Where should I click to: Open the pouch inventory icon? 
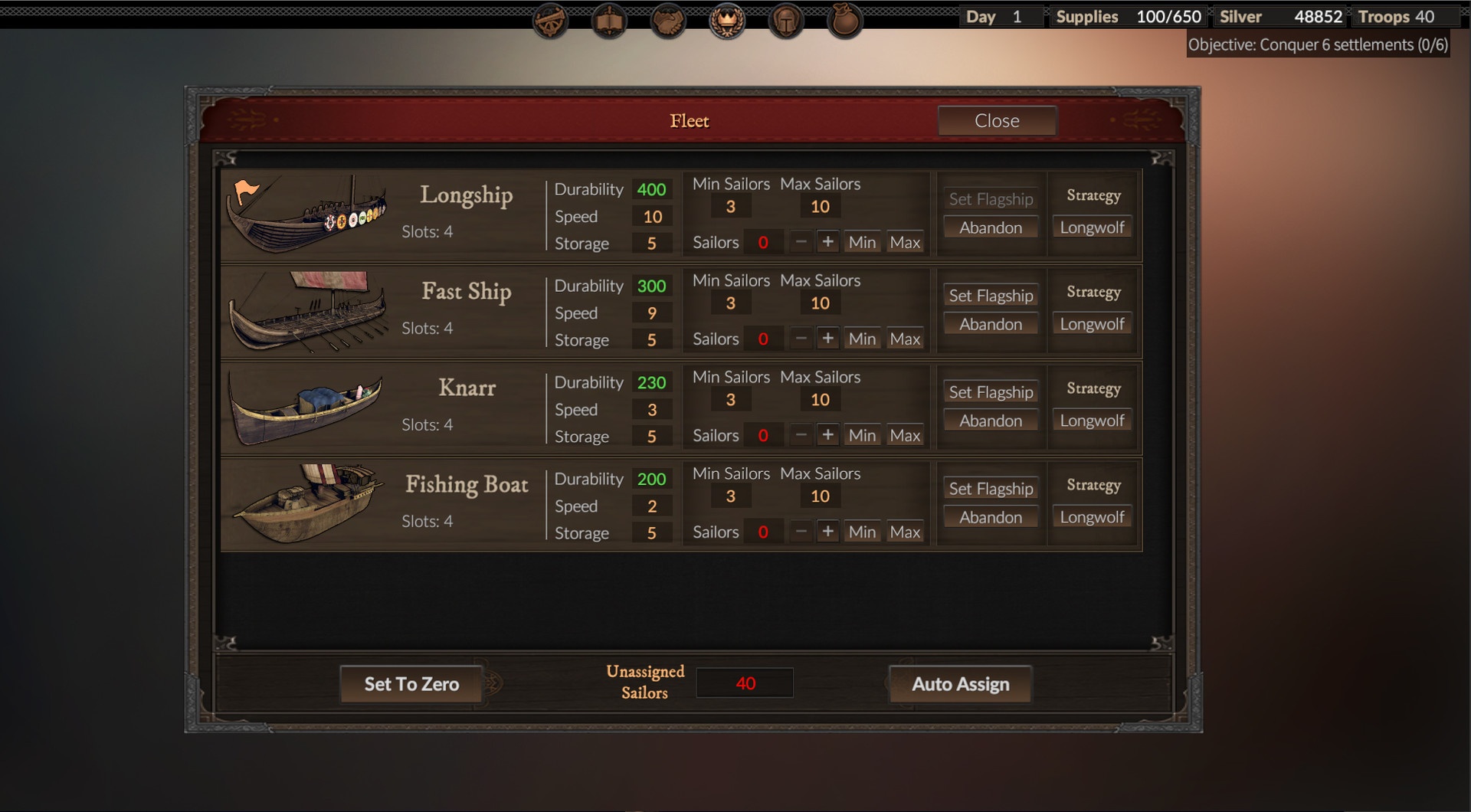845,21
